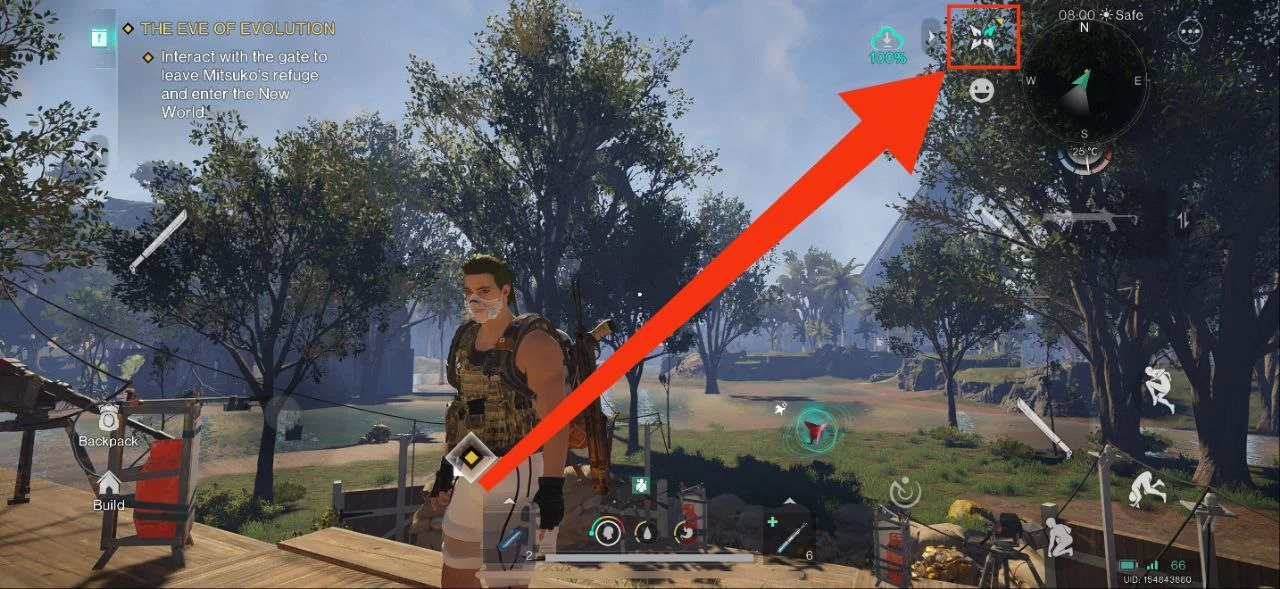Tap the left-side machete attack button
1280x589 pixels.
[x=158, y=240]
